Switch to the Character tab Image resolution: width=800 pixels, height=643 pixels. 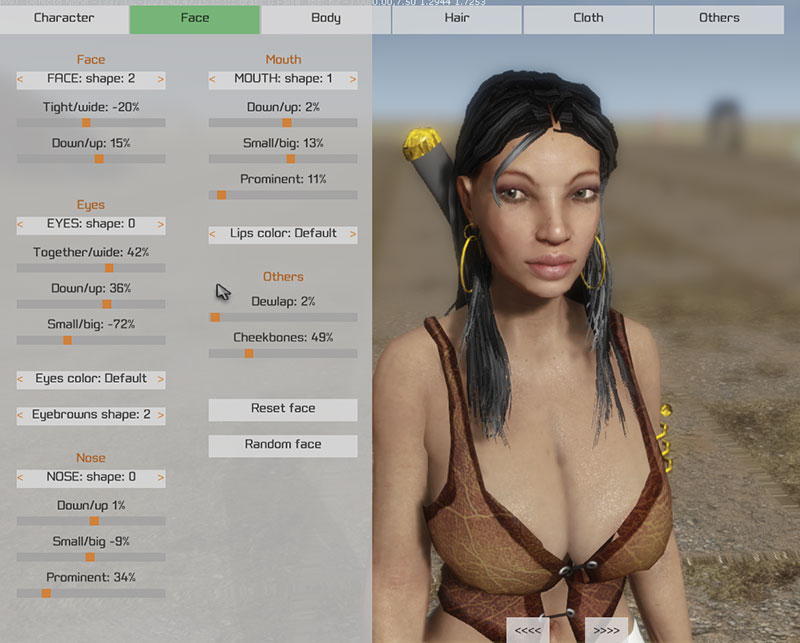[x=64, y=18]
